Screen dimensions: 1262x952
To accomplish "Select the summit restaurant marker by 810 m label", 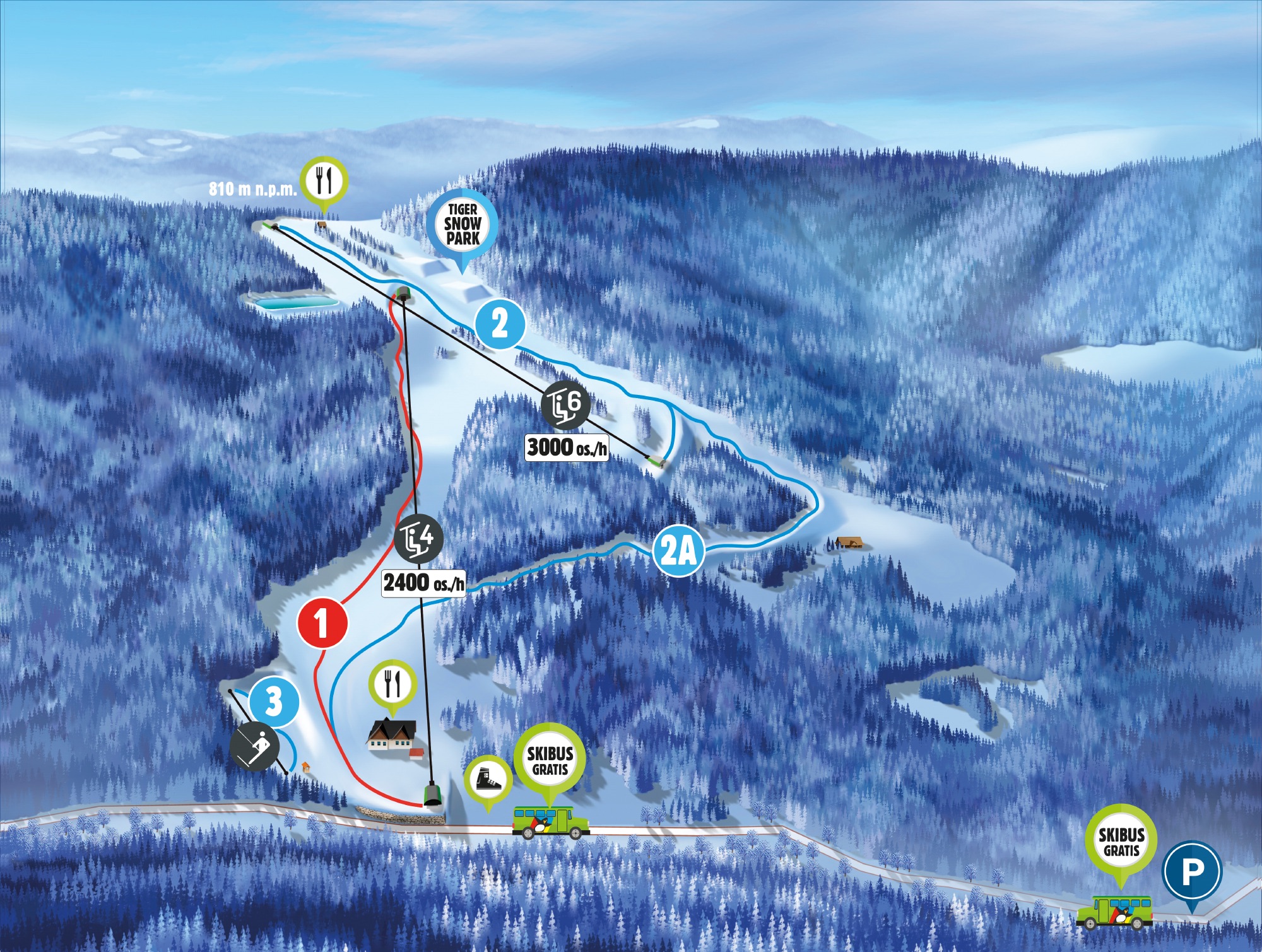I will tap(324, 181).
